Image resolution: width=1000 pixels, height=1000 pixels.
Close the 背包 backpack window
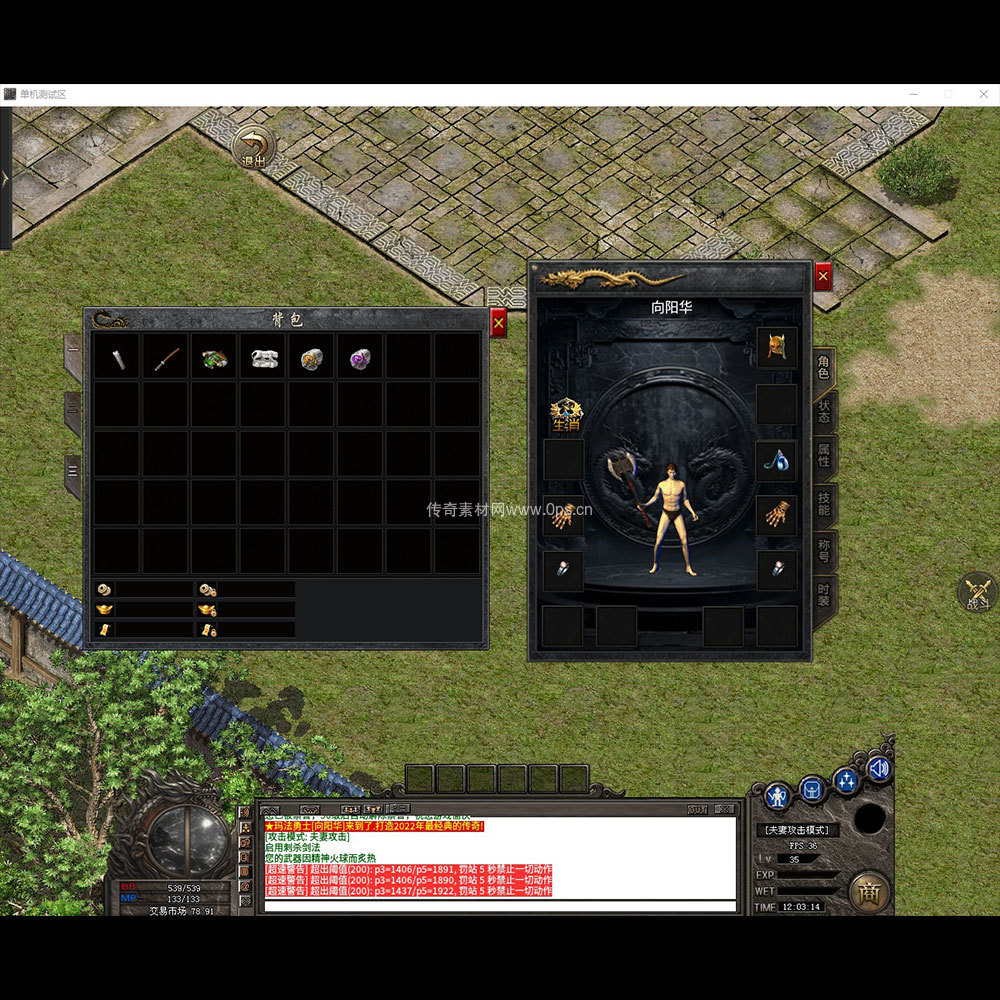coord(498,323)
